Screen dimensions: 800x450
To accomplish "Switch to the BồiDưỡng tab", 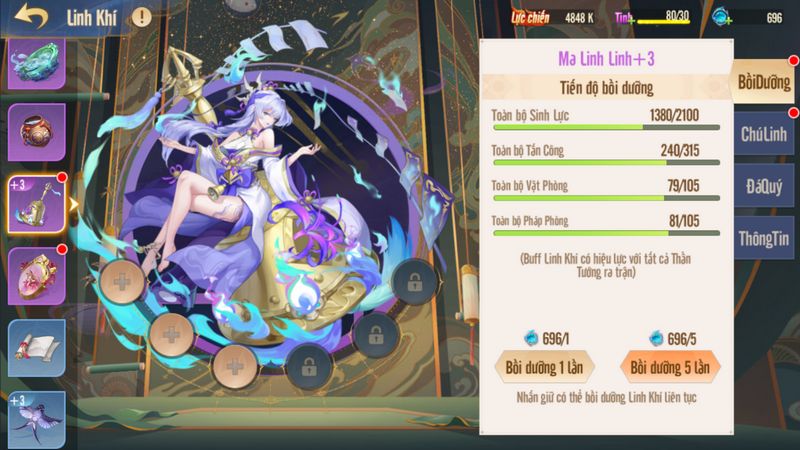I will pos(763,82).
